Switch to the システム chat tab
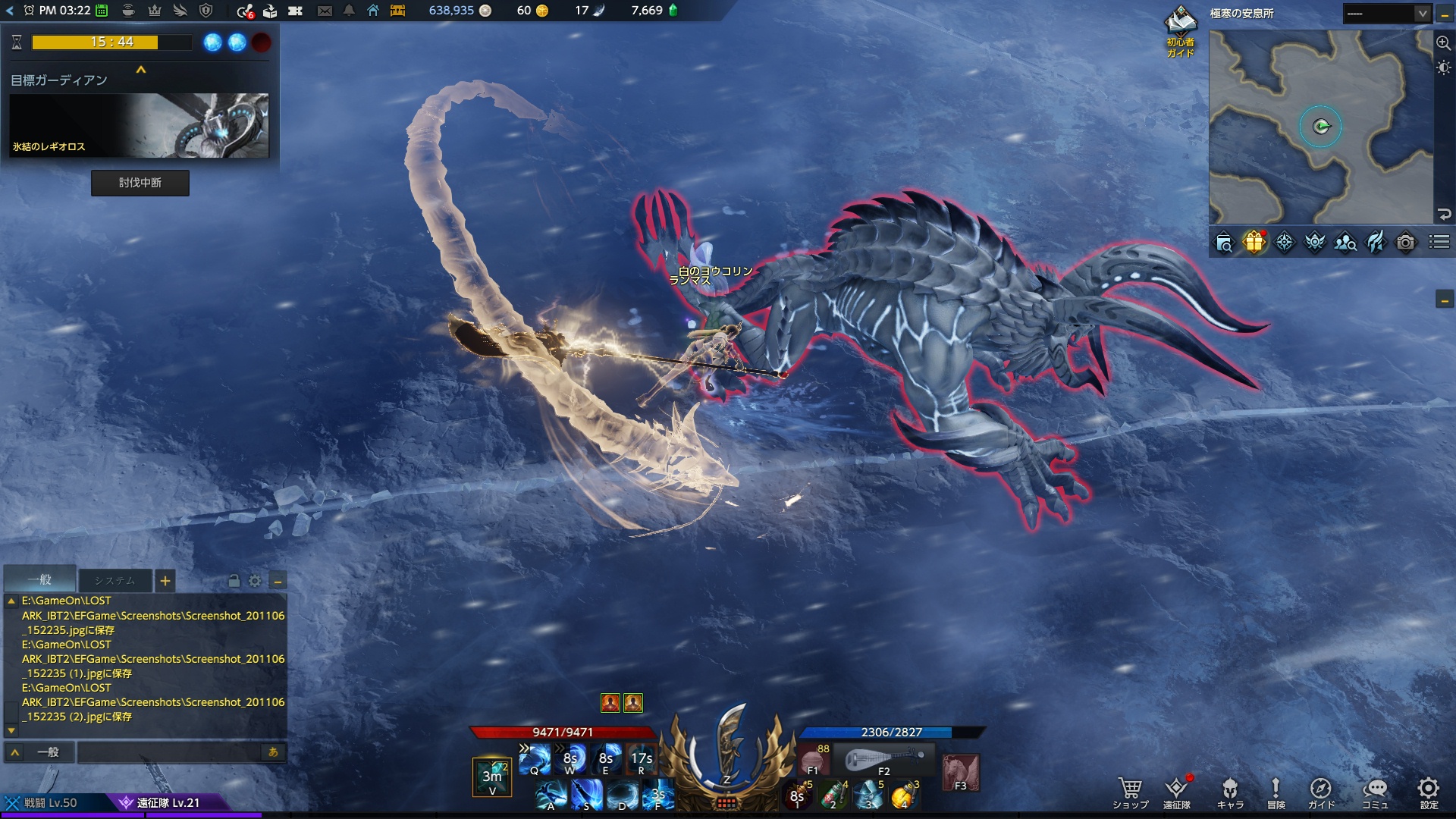The height and width of the screenshot is (819, 1456). 115,581
